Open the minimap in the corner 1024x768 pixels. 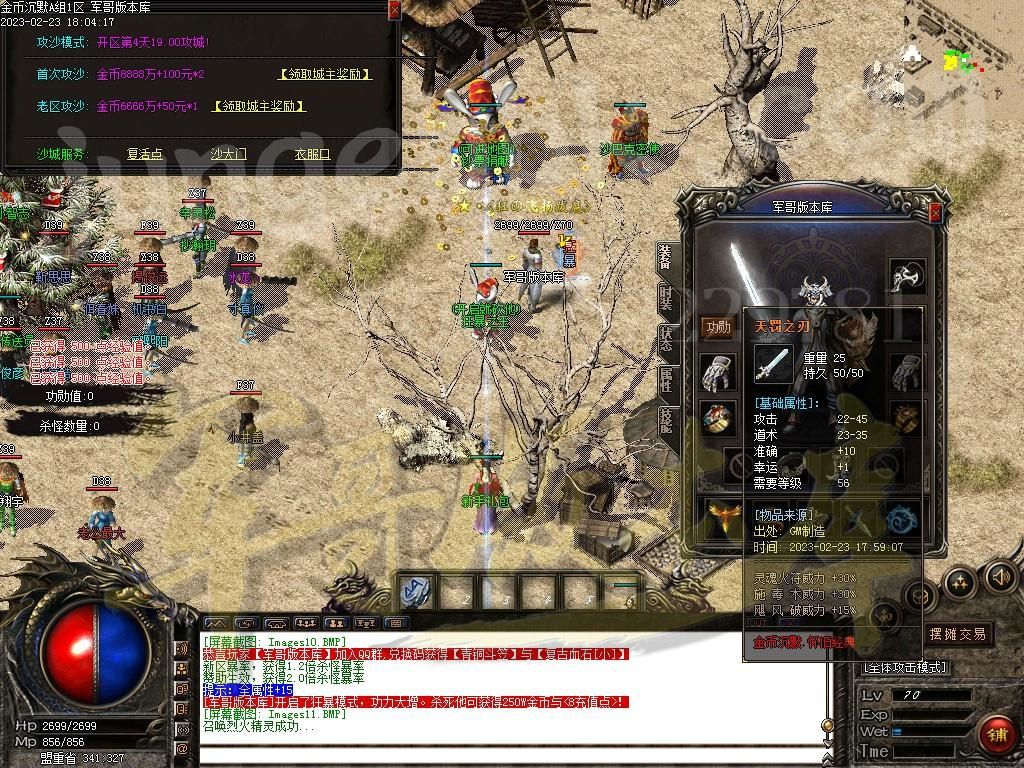[x=955, y=60]
